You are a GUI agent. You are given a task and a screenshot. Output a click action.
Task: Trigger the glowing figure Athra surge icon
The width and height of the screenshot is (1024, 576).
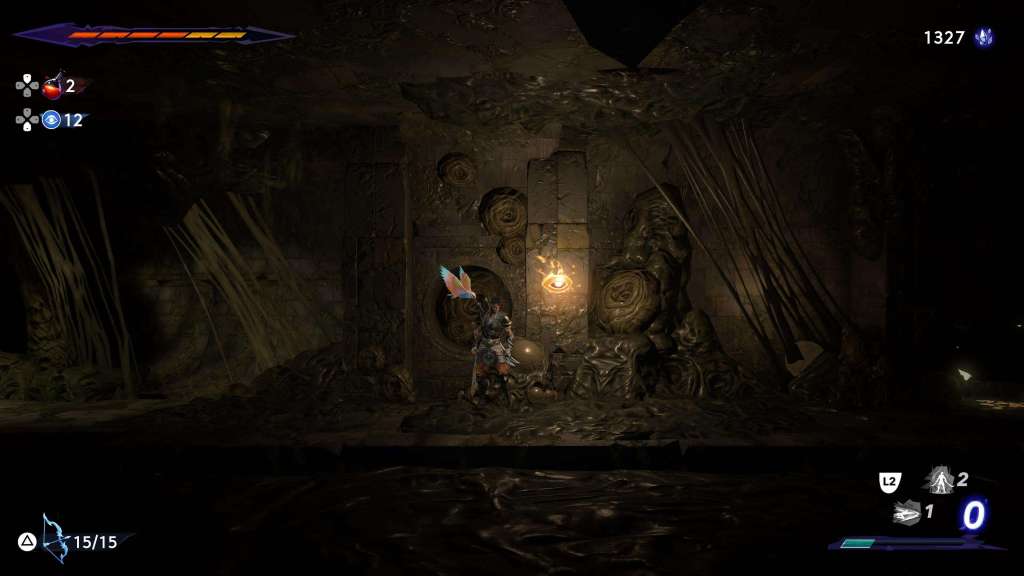(x=940, y=481)
